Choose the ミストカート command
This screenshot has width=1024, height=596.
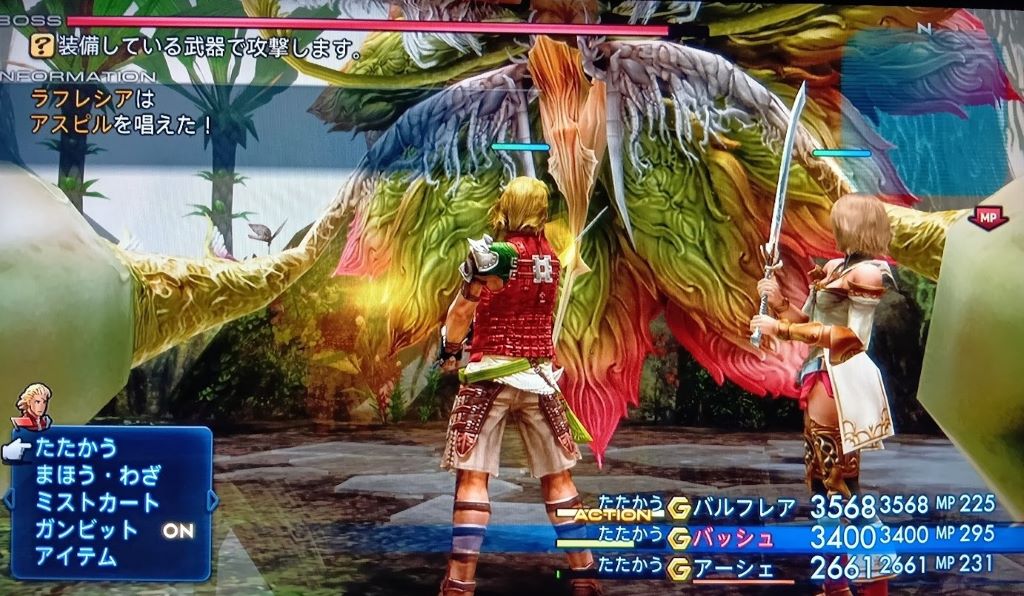click(x=97, y=502)
